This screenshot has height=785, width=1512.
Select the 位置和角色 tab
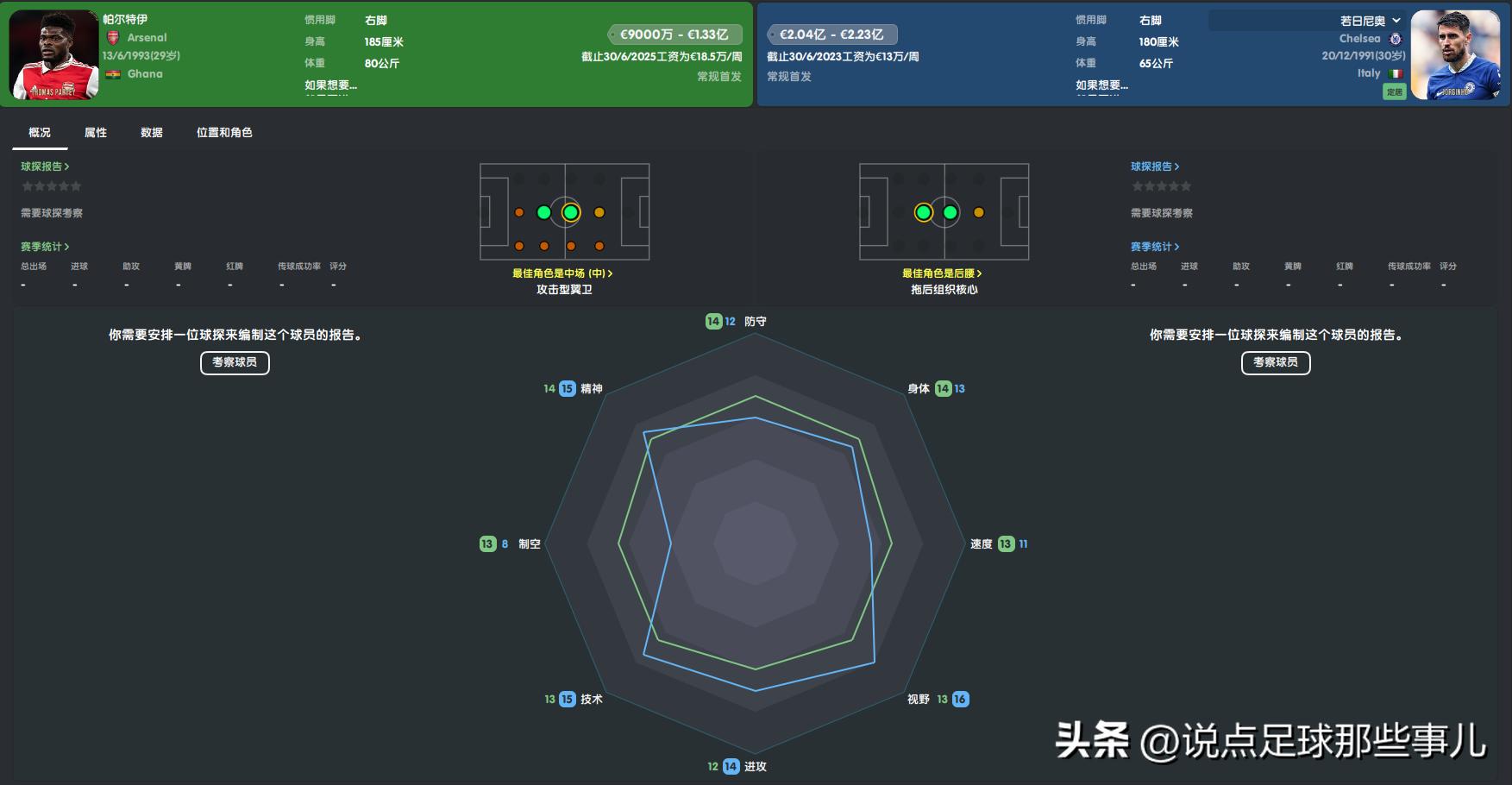click(x=224, y=133)
